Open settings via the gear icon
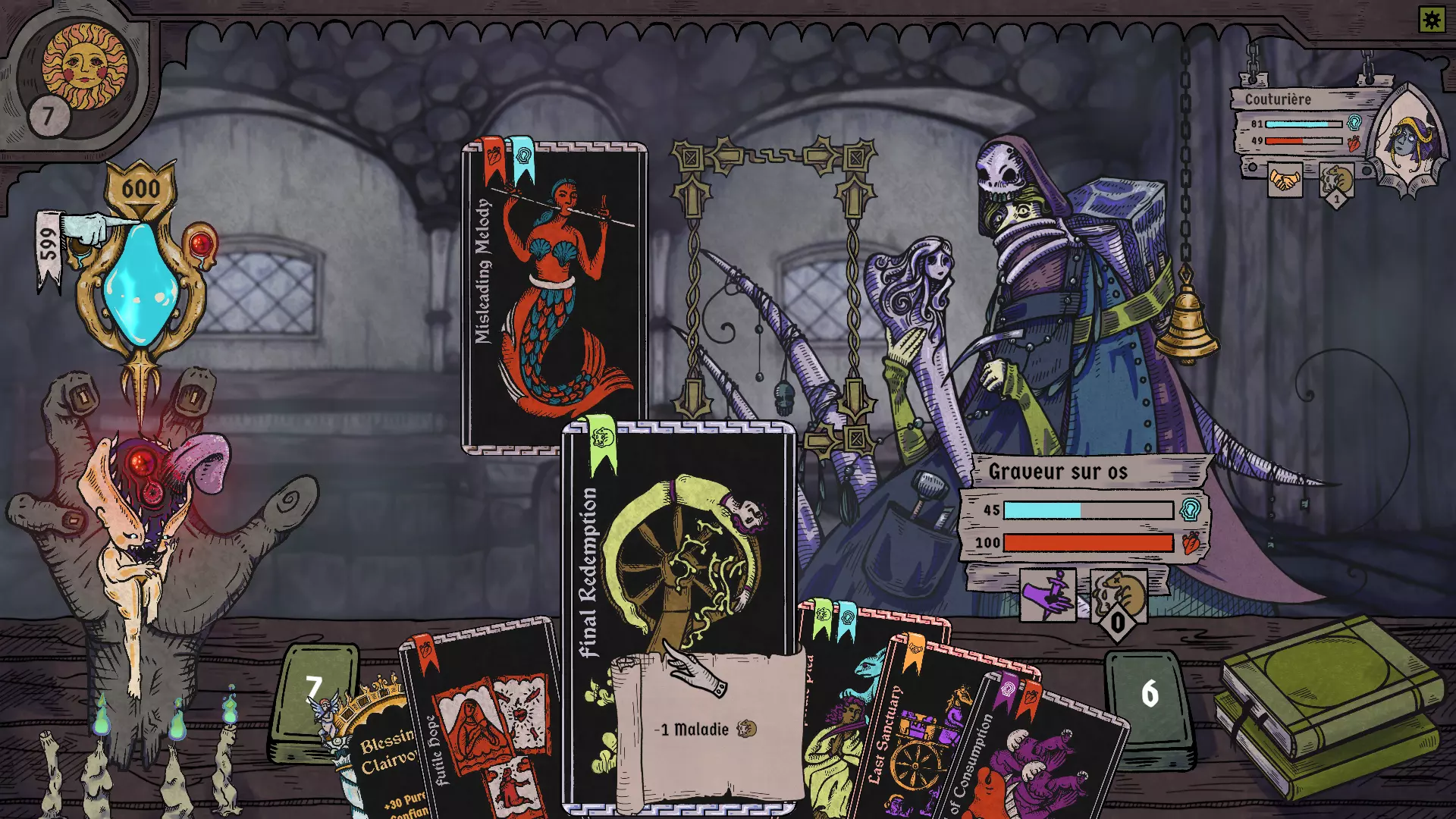The image size is (1456, 819). click(x=1432, y=19)
